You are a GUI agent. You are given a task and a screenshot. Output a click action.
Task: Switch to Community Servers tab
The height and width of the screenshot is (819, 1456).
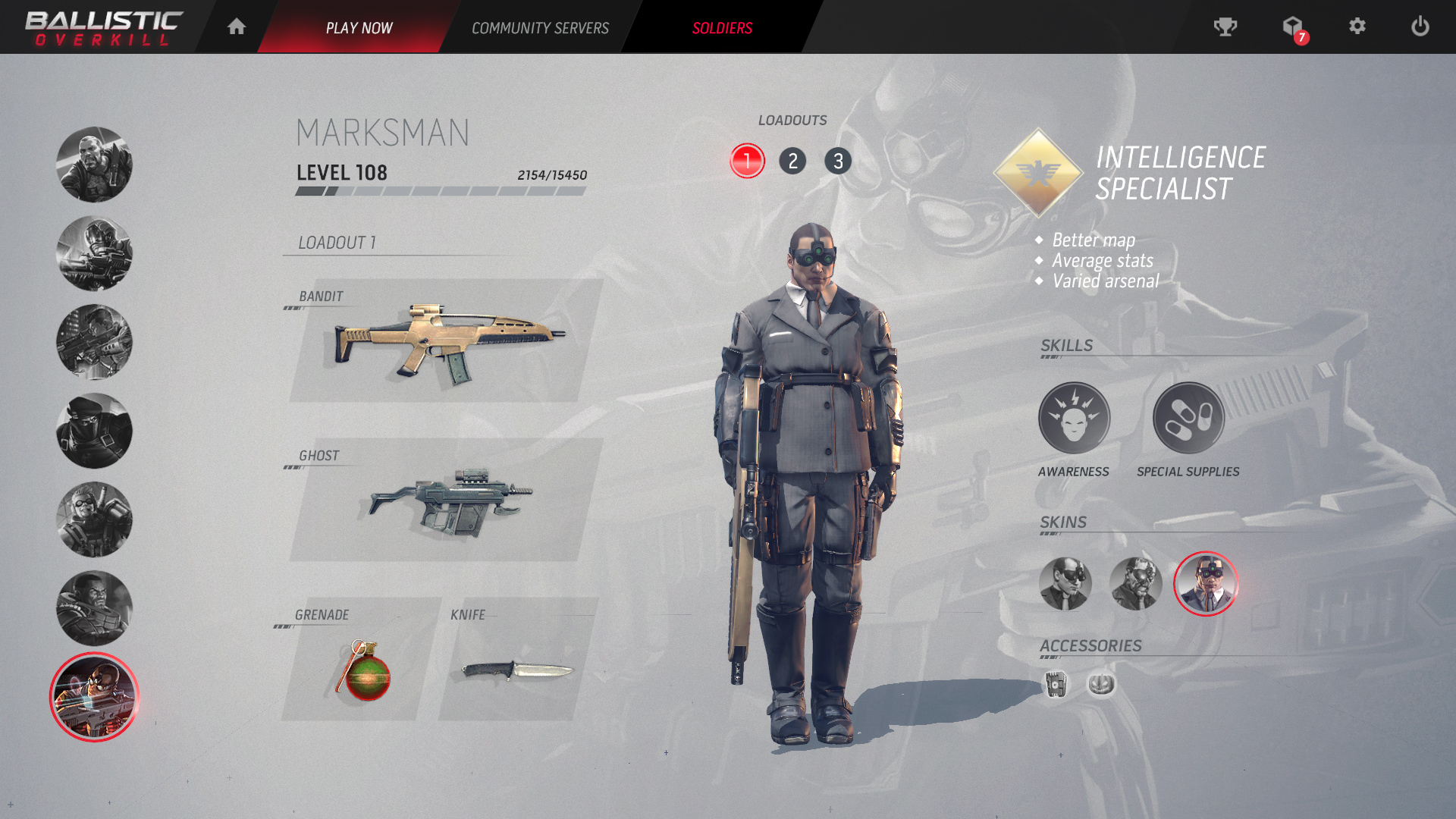540,28
